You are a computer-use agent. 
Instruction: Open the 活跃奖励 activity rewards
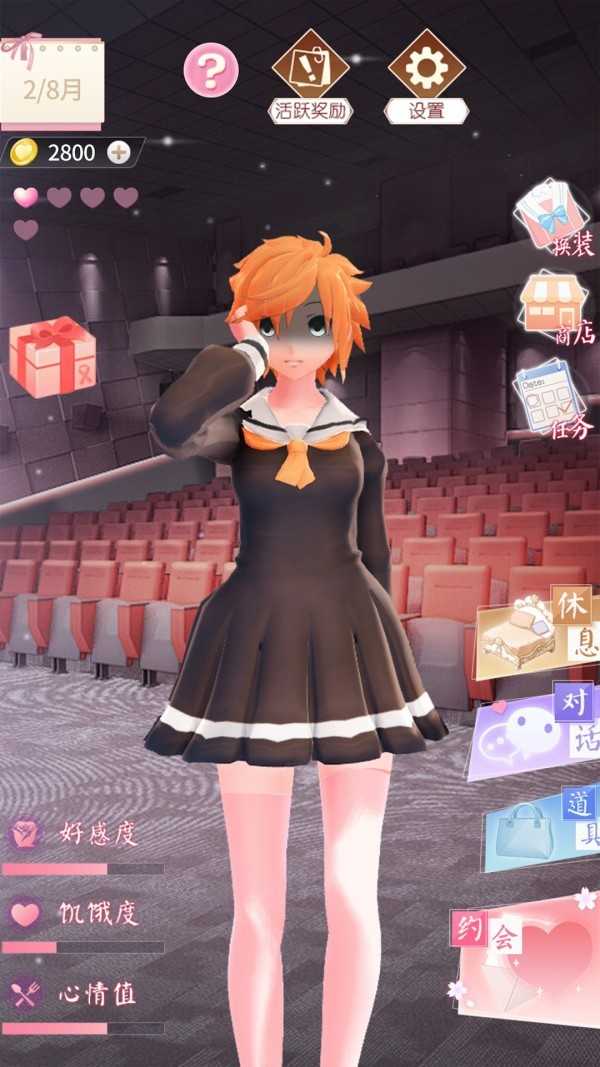click(311, 76)
